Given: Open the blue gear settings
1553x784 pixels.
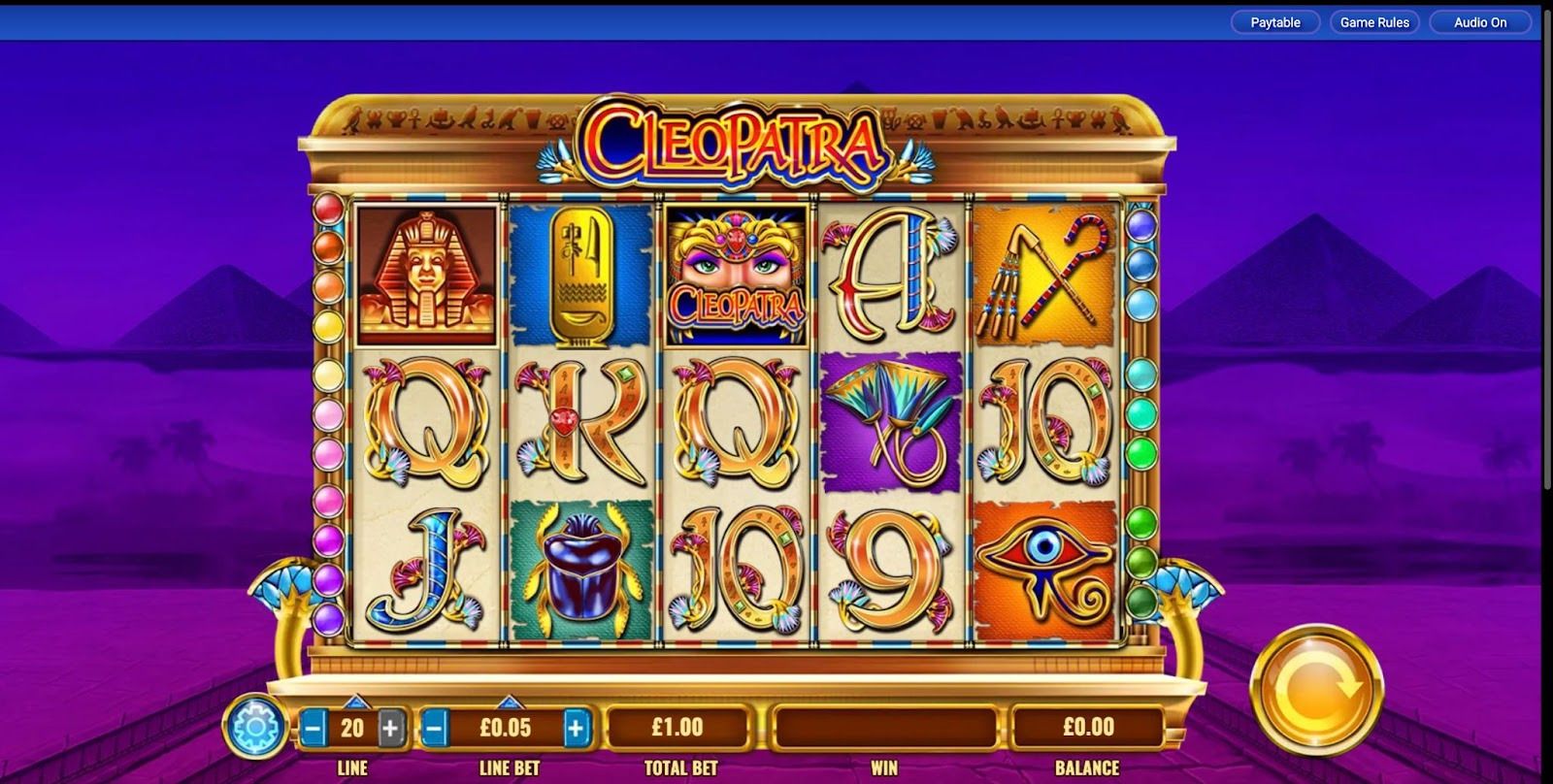Looking at the screenshot, I should coord(254,727).
